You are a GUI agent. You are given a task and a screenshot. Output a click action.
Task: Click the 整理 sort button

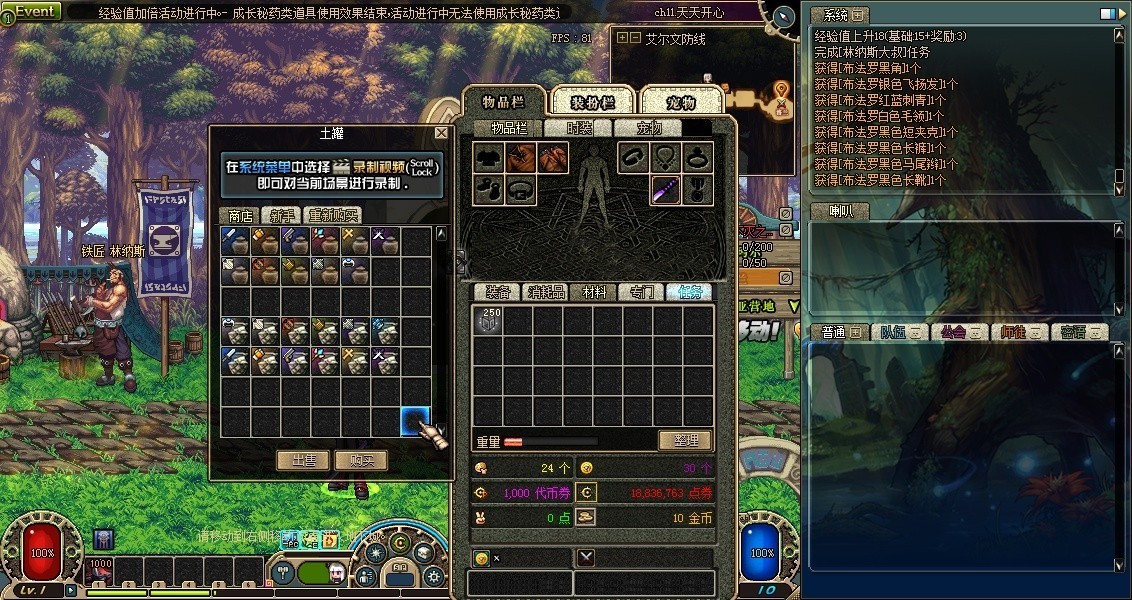pyautogui.click(x=685, y=440)
